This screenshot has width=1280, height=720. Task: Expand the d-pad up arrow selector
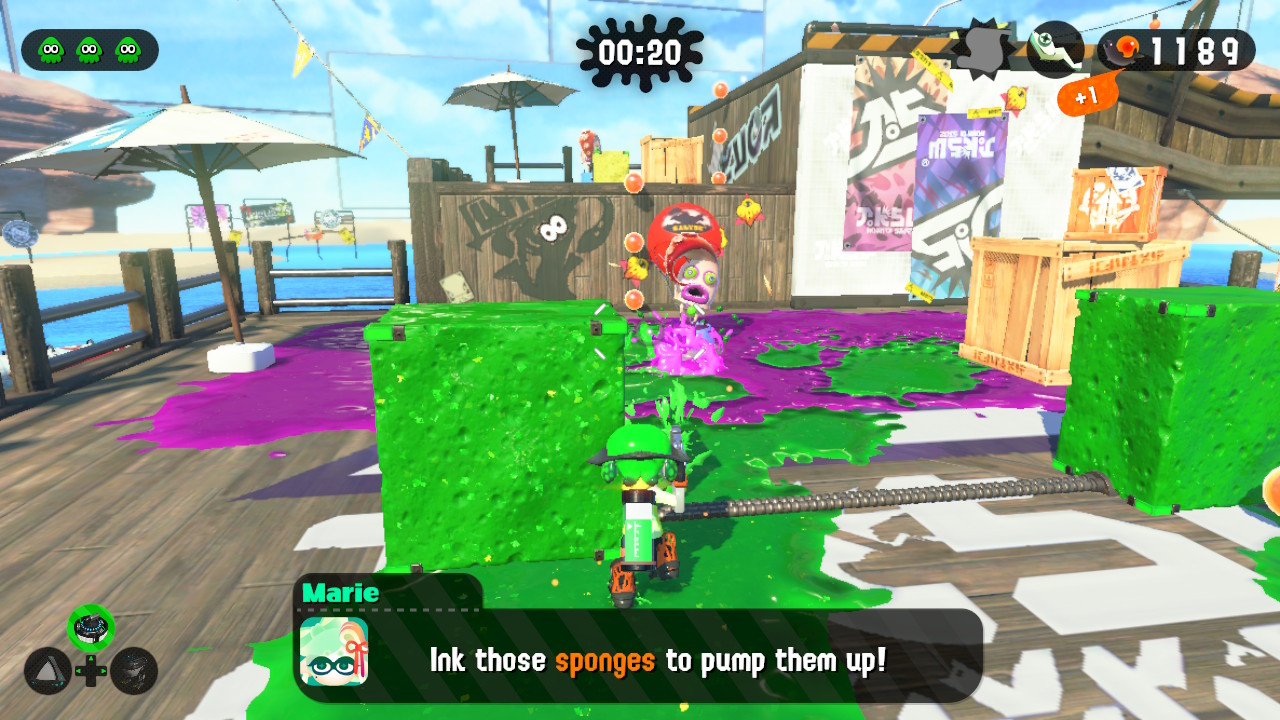click(x=91, y=658)
